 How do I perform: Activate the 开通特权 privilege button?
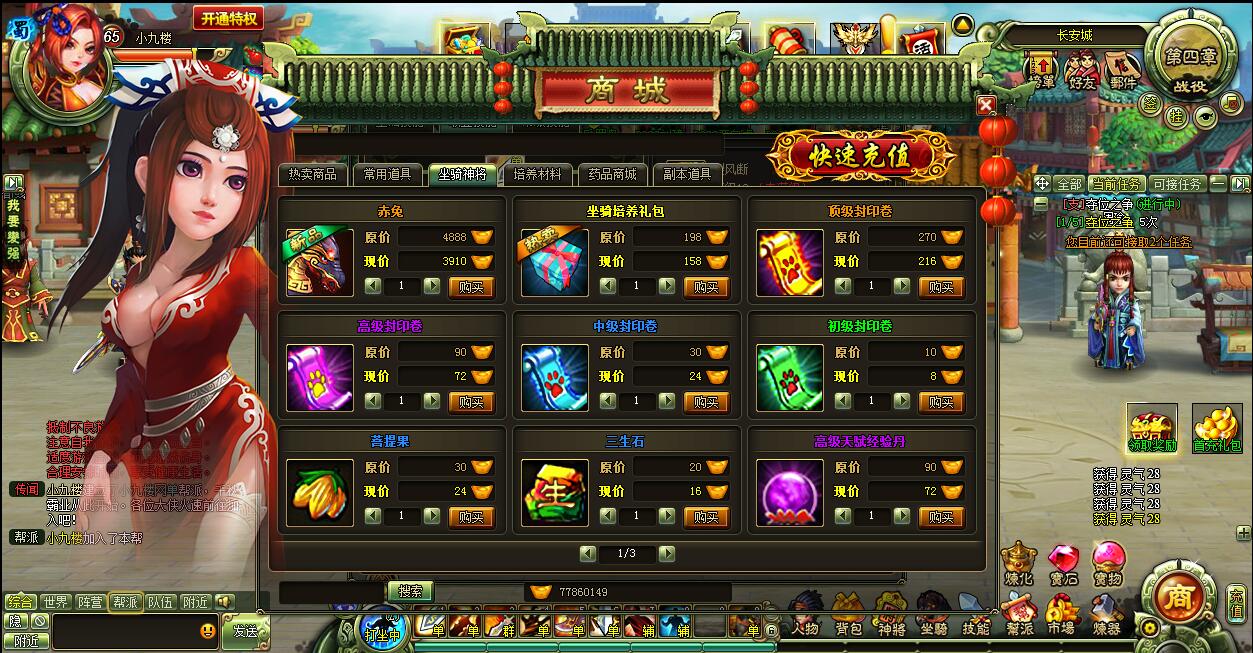tap(229, 18)
